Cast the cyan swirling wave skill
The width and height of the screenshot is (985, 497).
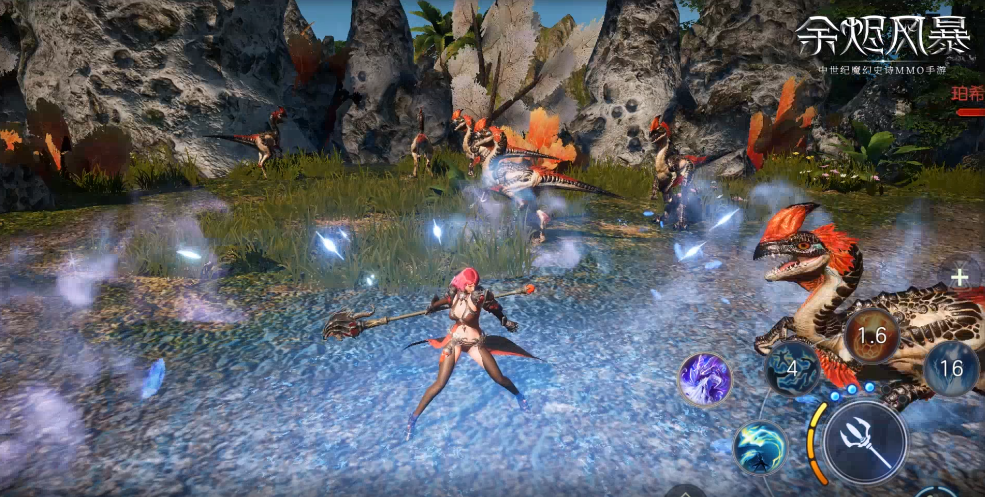coord(760,447)
